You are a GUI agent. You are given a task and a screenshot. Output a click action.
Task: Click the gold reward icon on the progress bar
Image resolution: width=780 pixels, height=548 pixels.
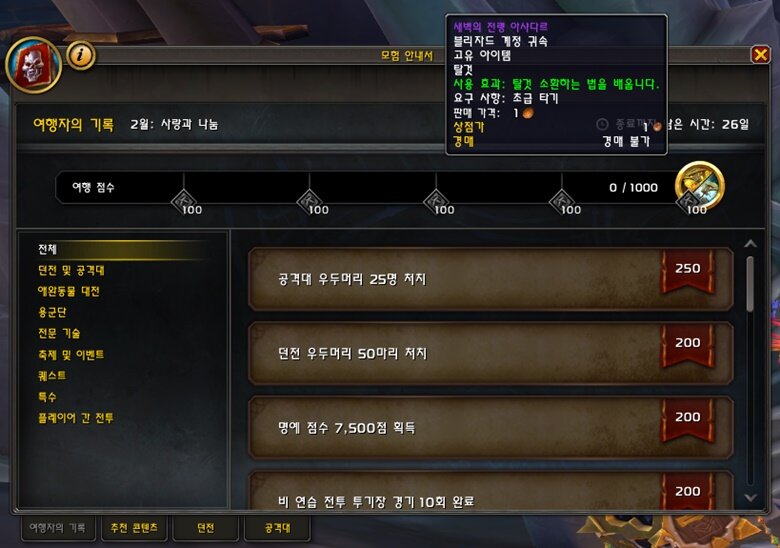(699, 185)
